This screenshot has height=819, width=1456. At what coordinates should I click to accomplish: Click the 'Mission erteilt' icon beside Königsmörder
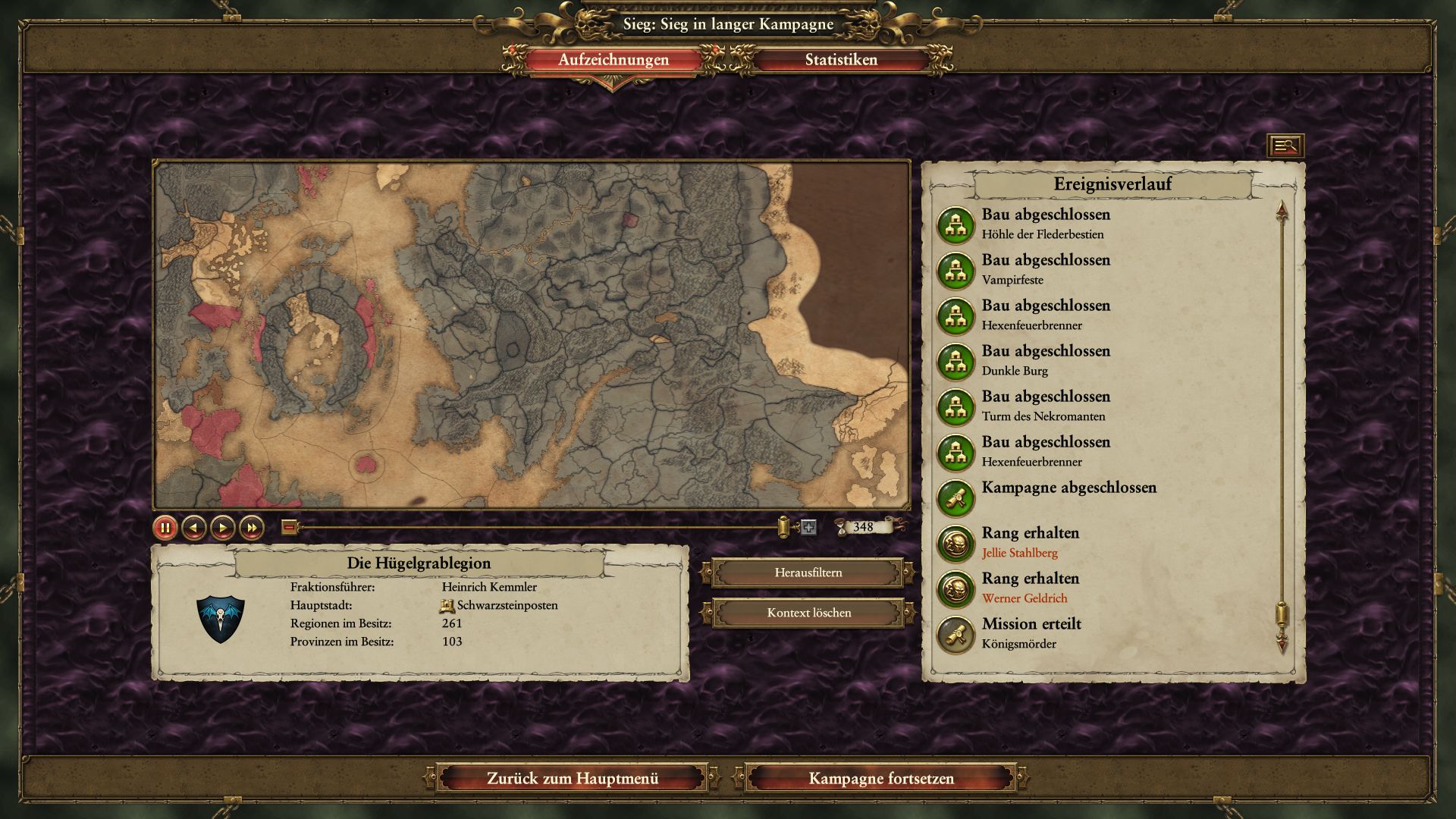coord(957,631)
